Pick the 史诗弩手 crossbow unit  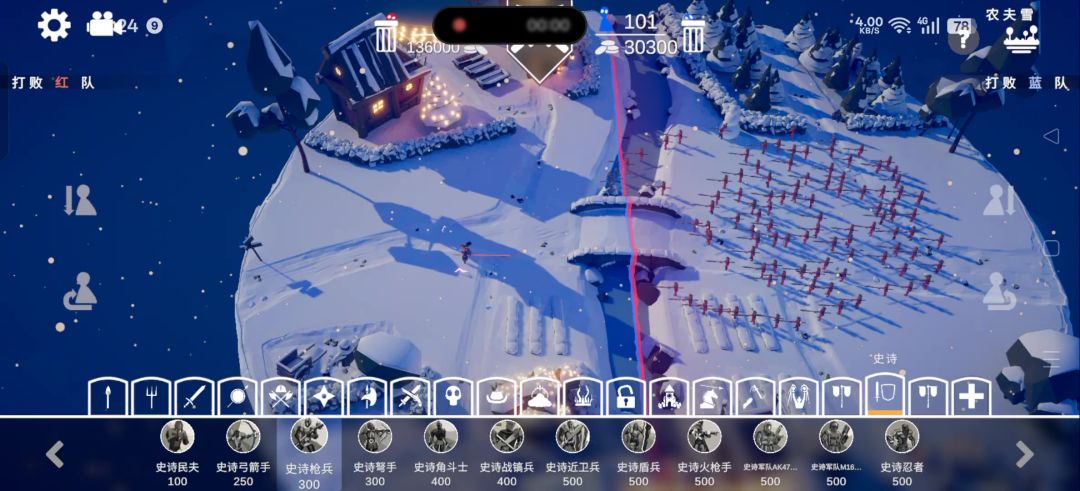(x=375, y=438)
